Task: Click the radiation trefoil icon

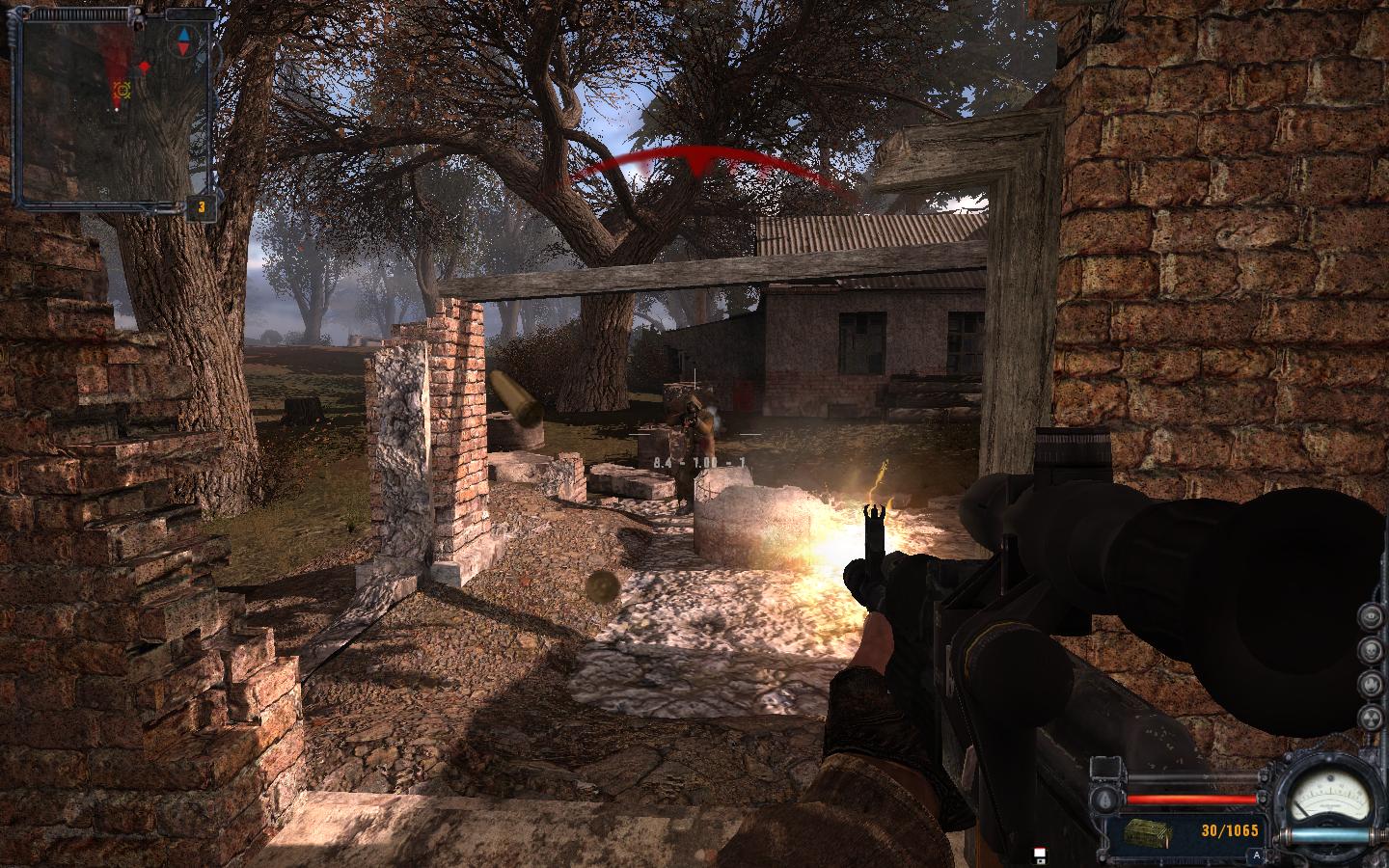Action: coord(1371,717)
